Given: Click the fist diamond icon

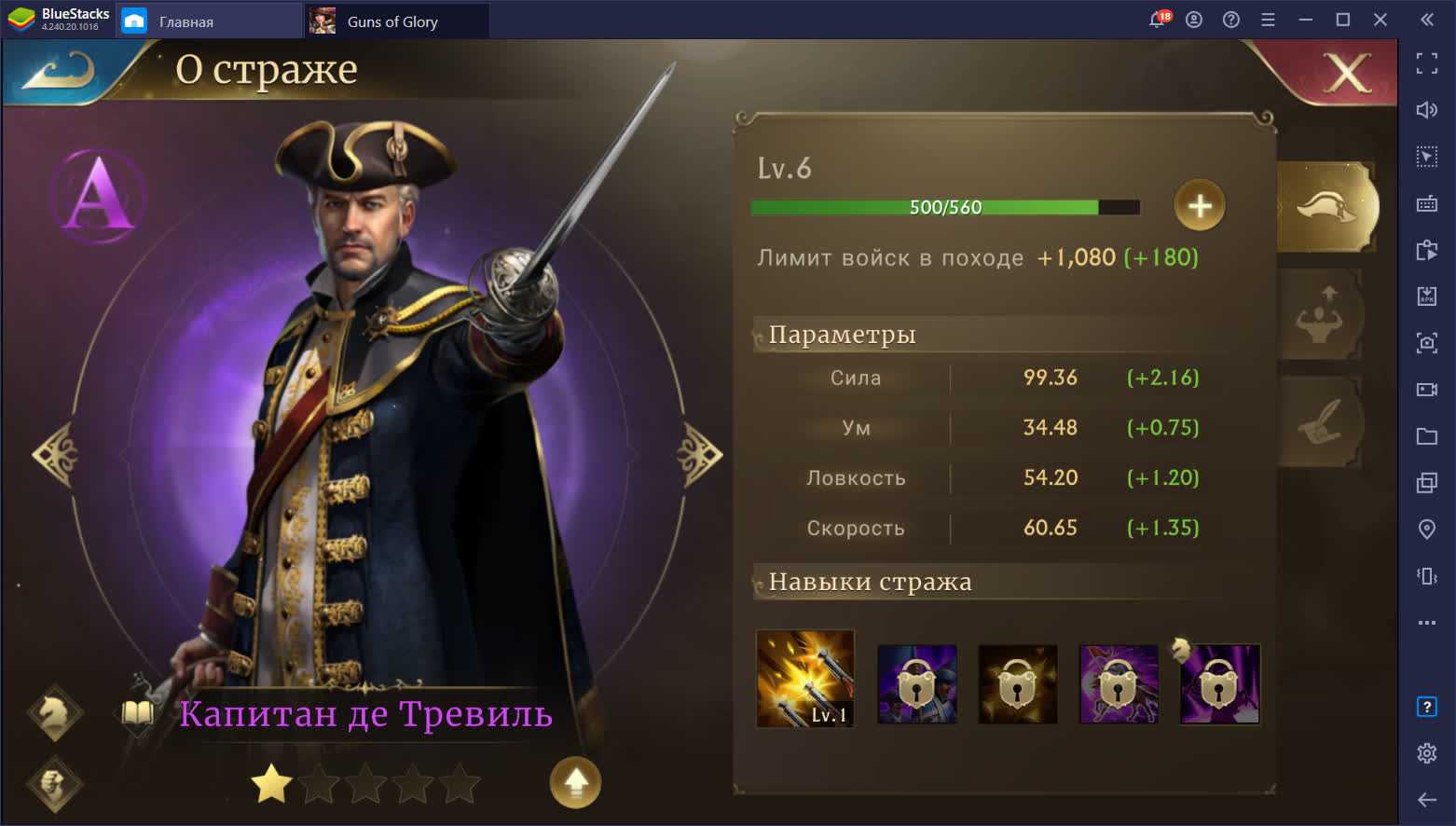Looking at the screenshot, I should click(x=55, y=782).
